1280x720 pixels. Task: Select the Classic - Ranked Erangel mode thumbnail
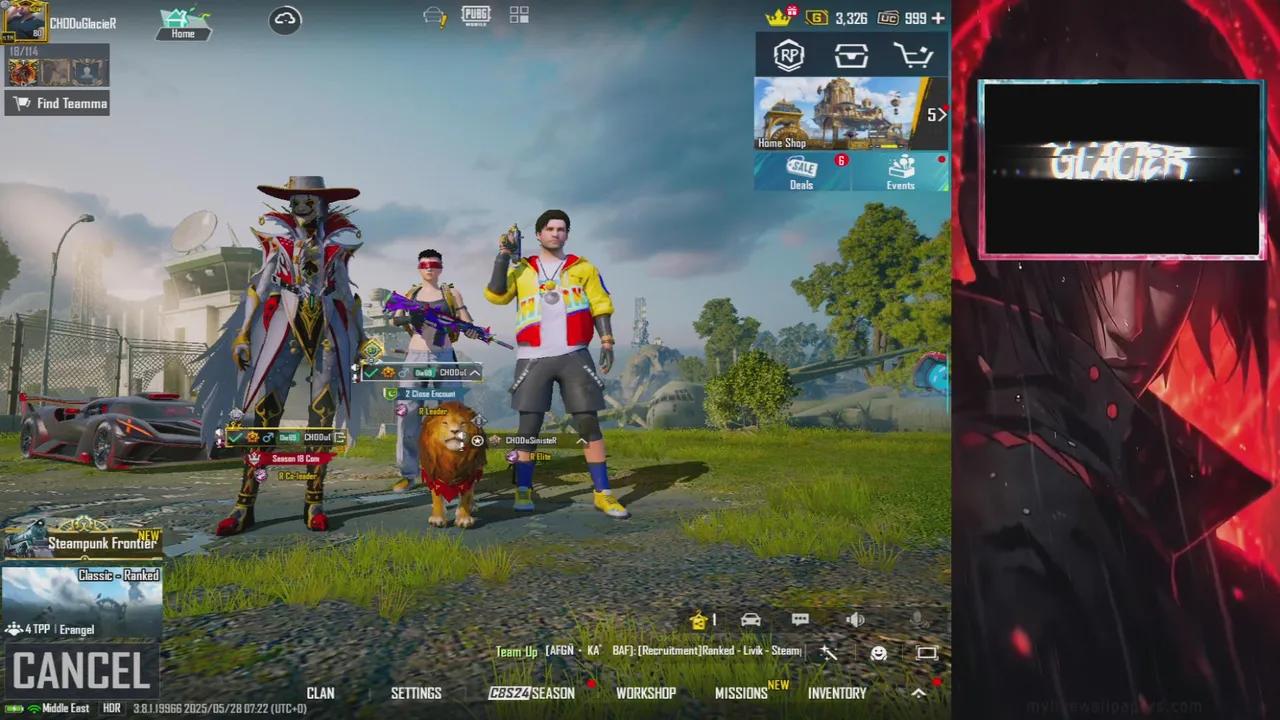pos(80,600)
